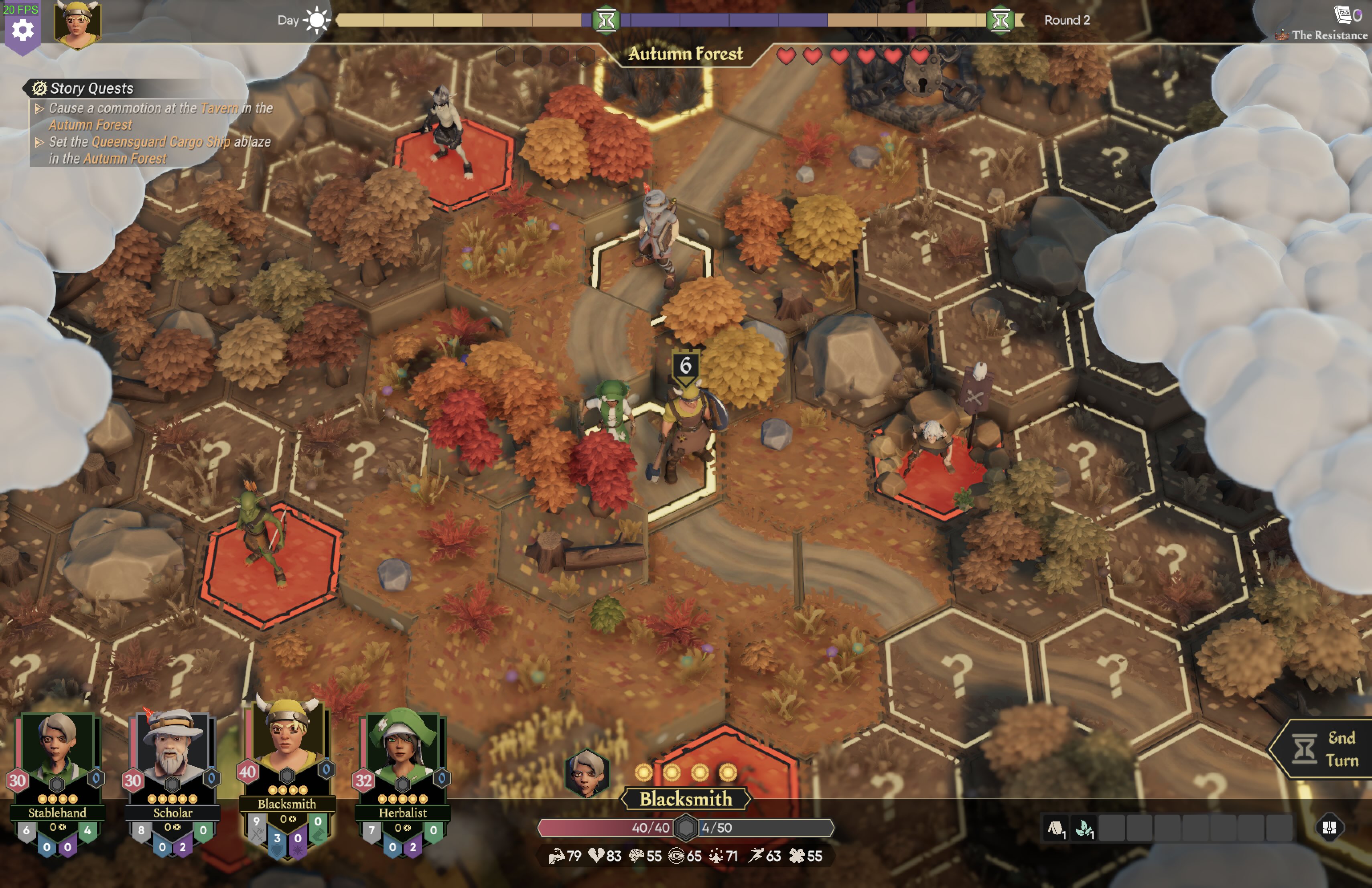Click the Blacksmith nameplate banner
The image size is (1372, 888).
686,799
